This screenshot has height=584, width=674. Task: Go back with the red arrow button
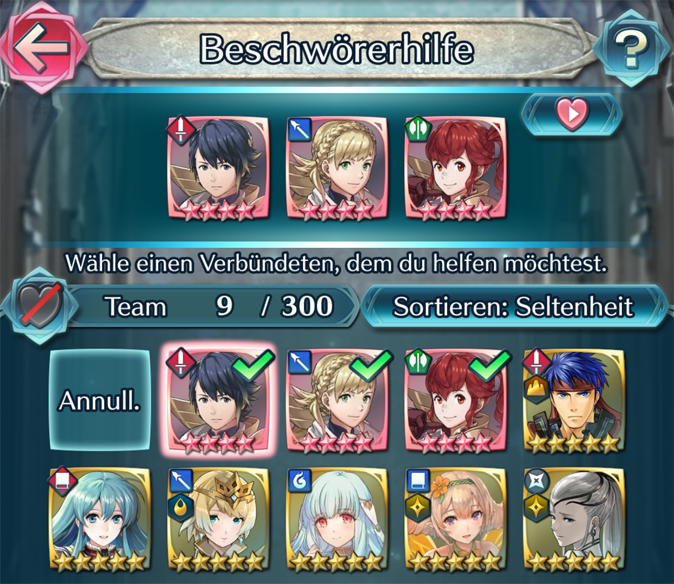42,46
